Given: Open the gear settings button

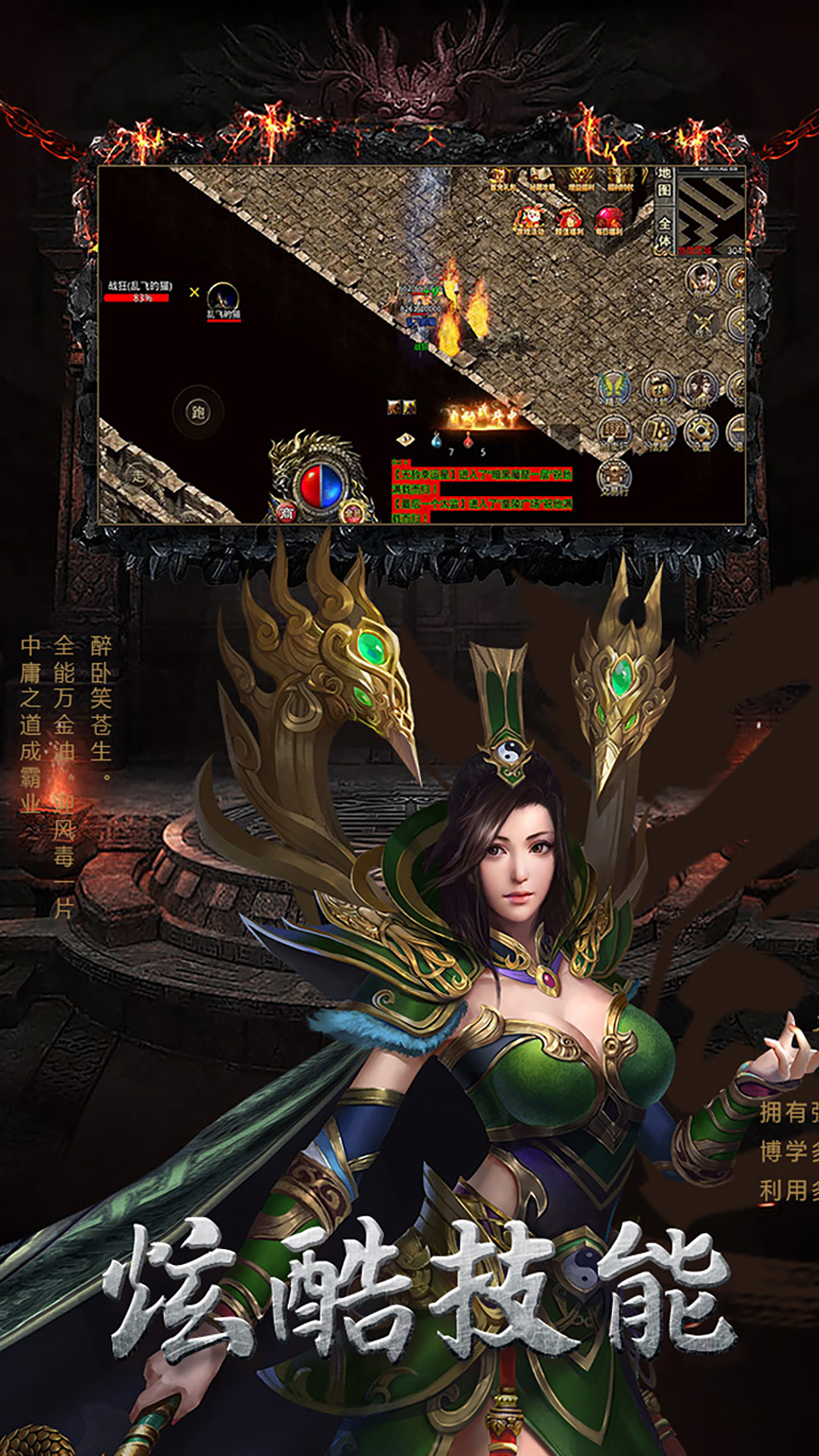Looking at the screenshot, I should (x=700, y=431).
